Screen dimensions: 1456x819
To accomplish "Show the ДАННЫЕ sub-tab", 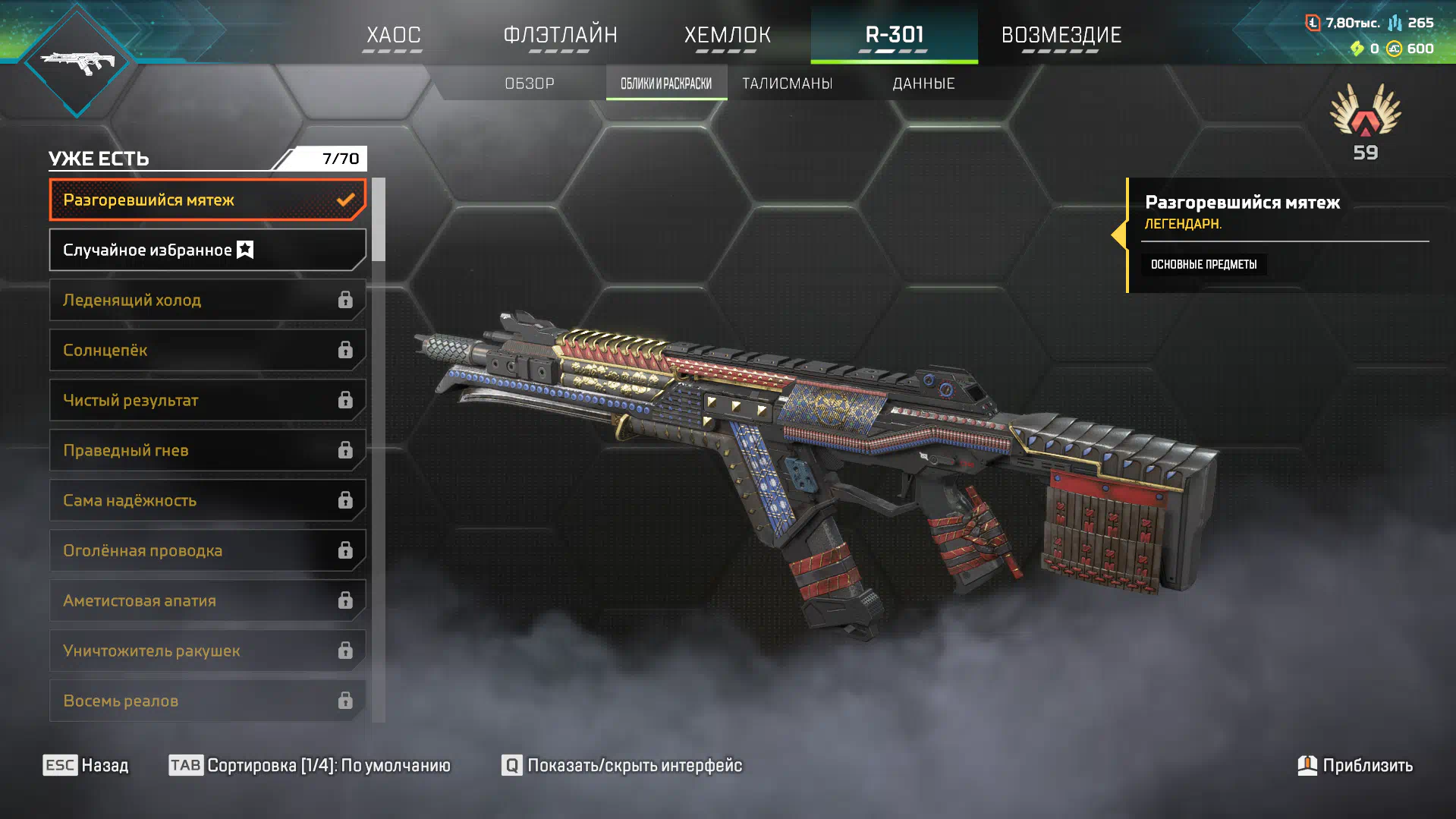I will pyautogui.click(x=923, y=83).
